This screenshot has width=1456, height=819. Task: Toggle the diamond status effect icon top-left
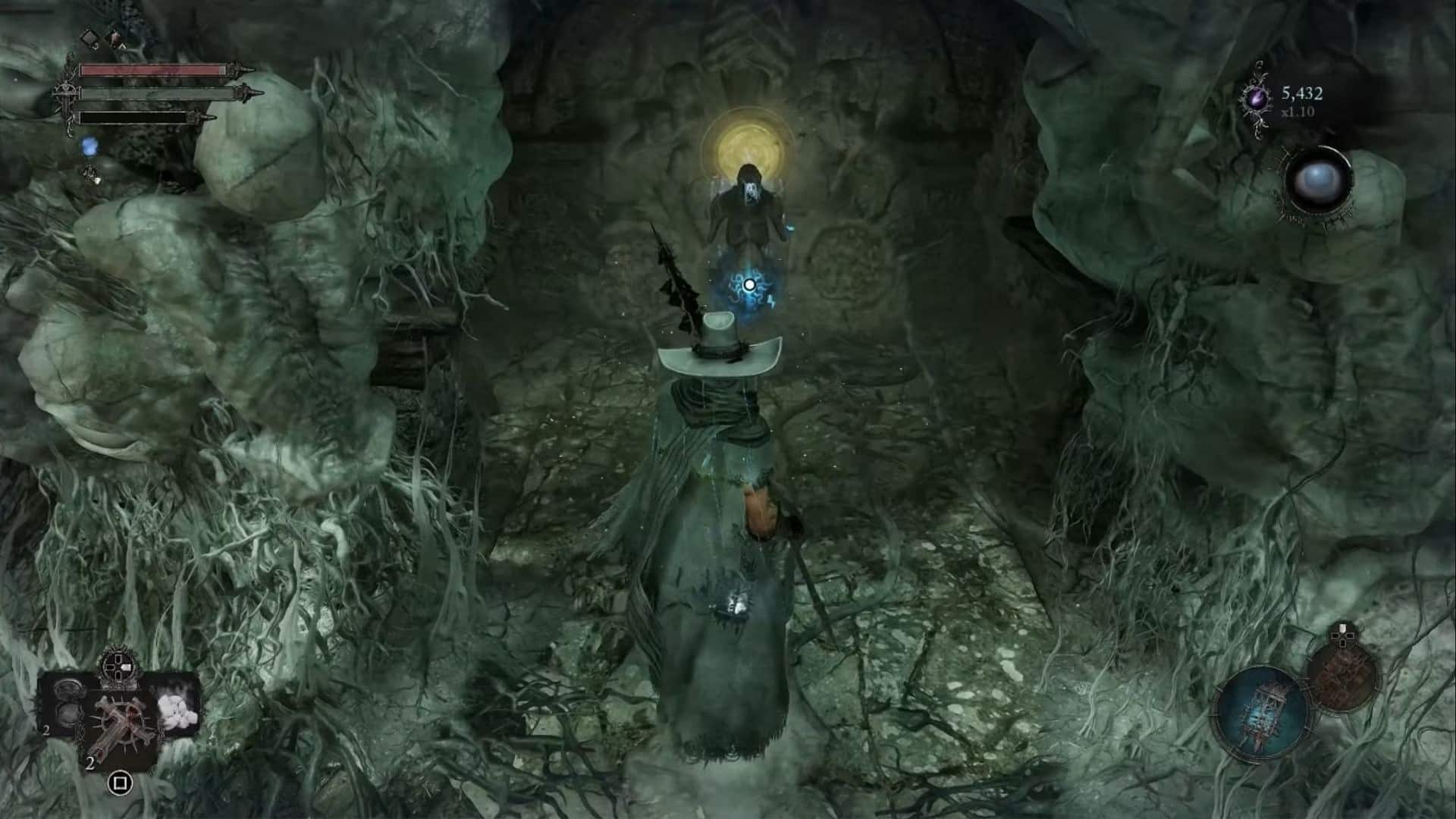90,39
